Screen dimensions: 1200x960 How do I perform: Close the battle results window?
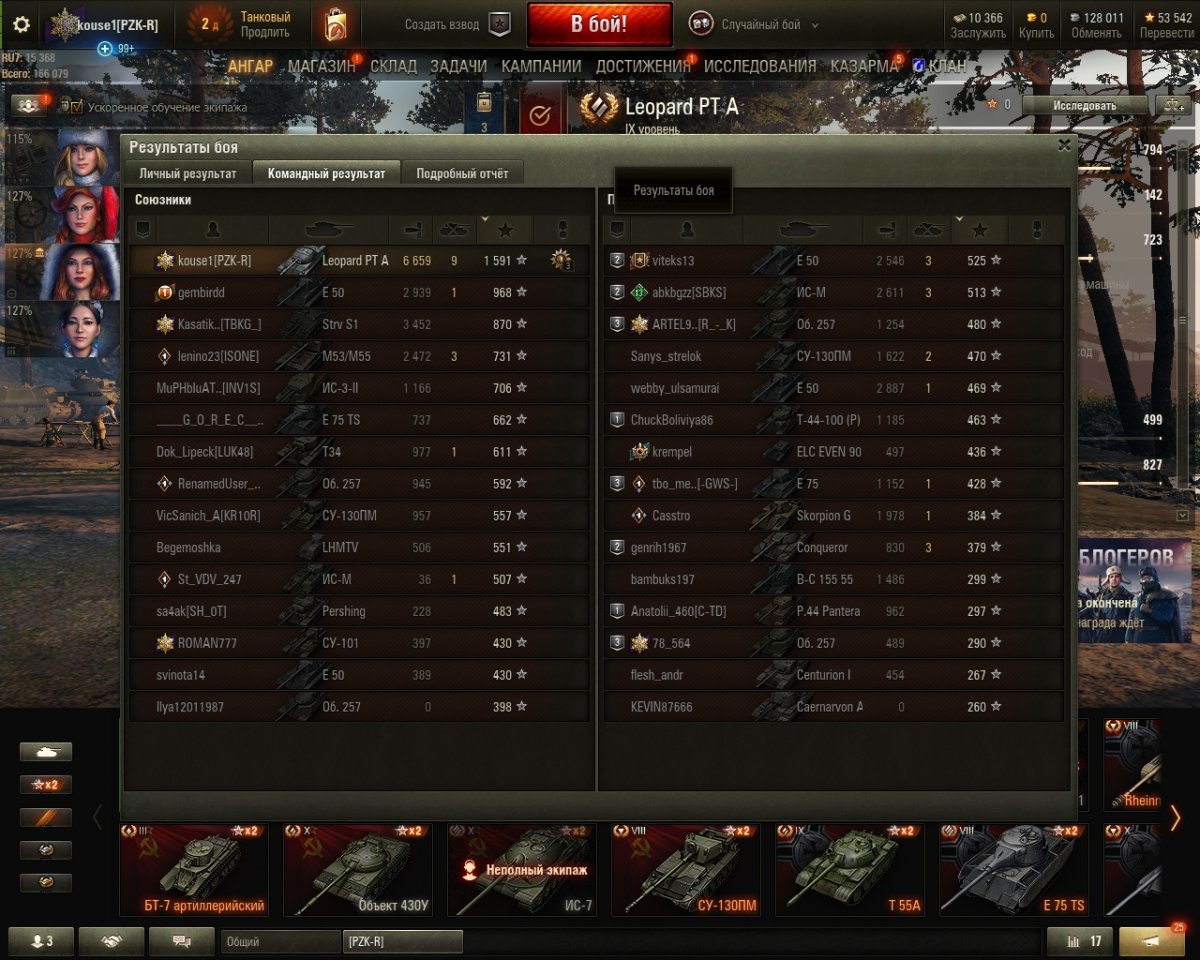pos(1064,145)
